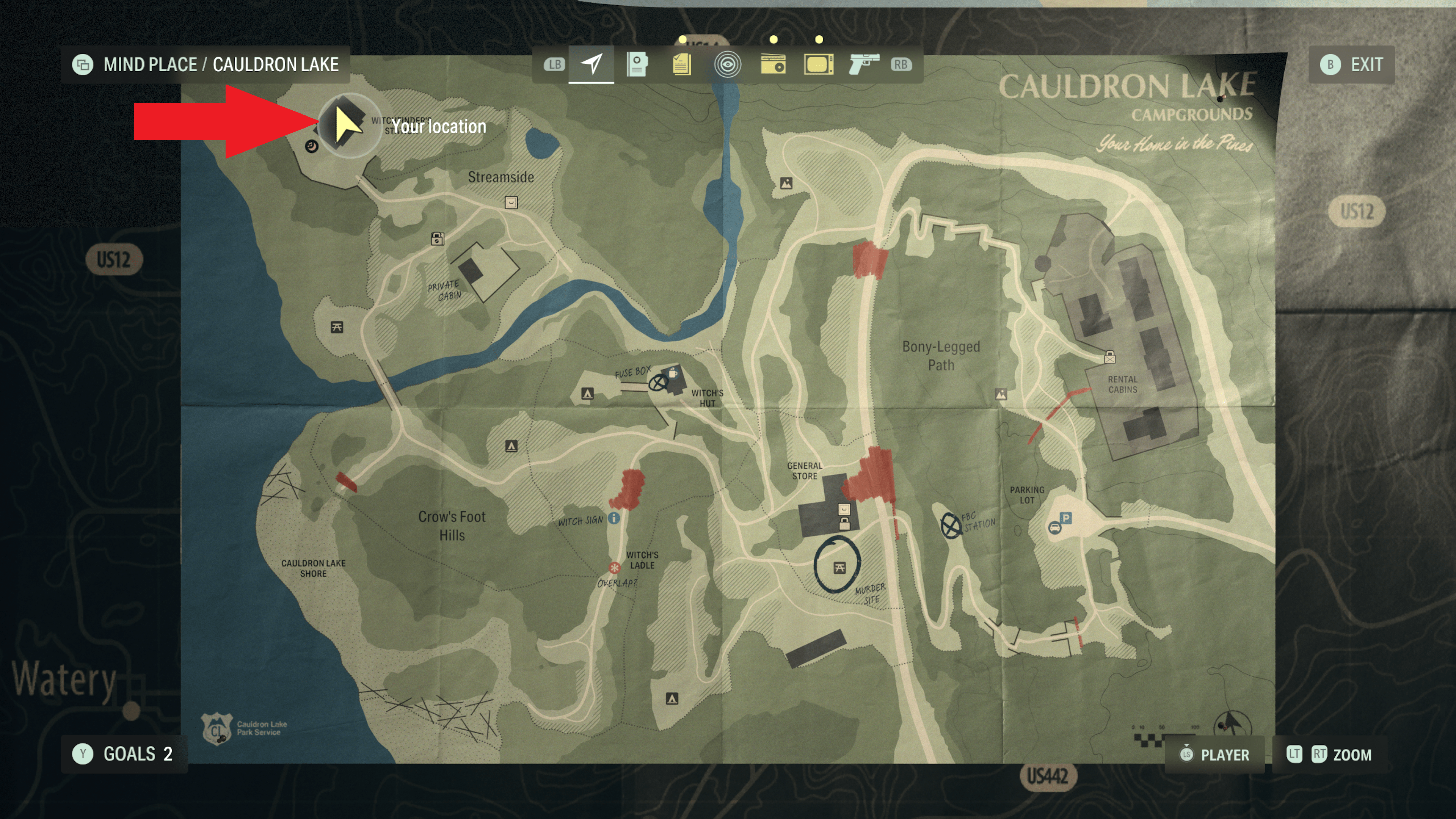
Task: Click the coffee mug marker at Witch's Hut
Action: (x=673, y=373)
